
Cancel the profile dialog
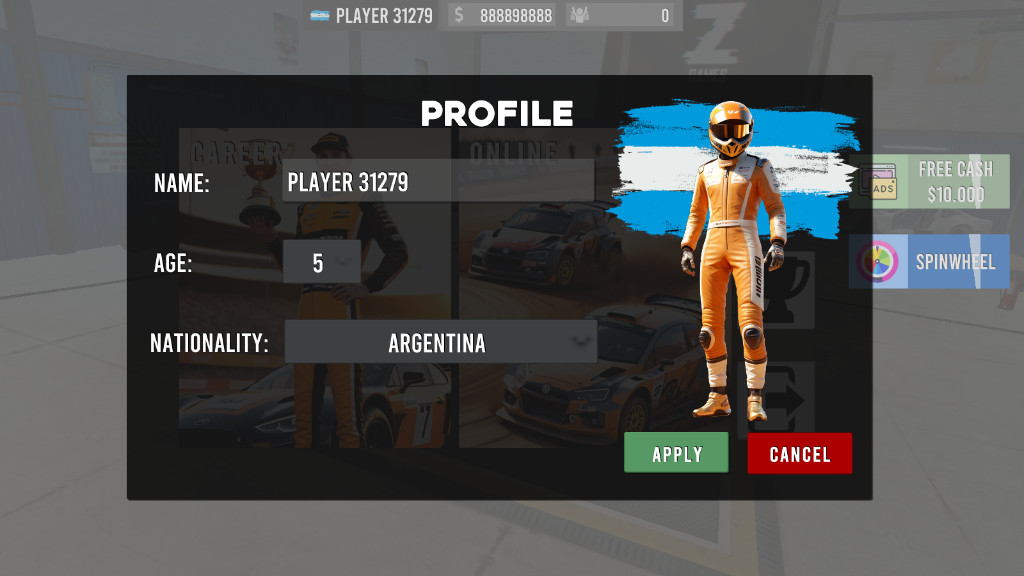tap(799, 453)
